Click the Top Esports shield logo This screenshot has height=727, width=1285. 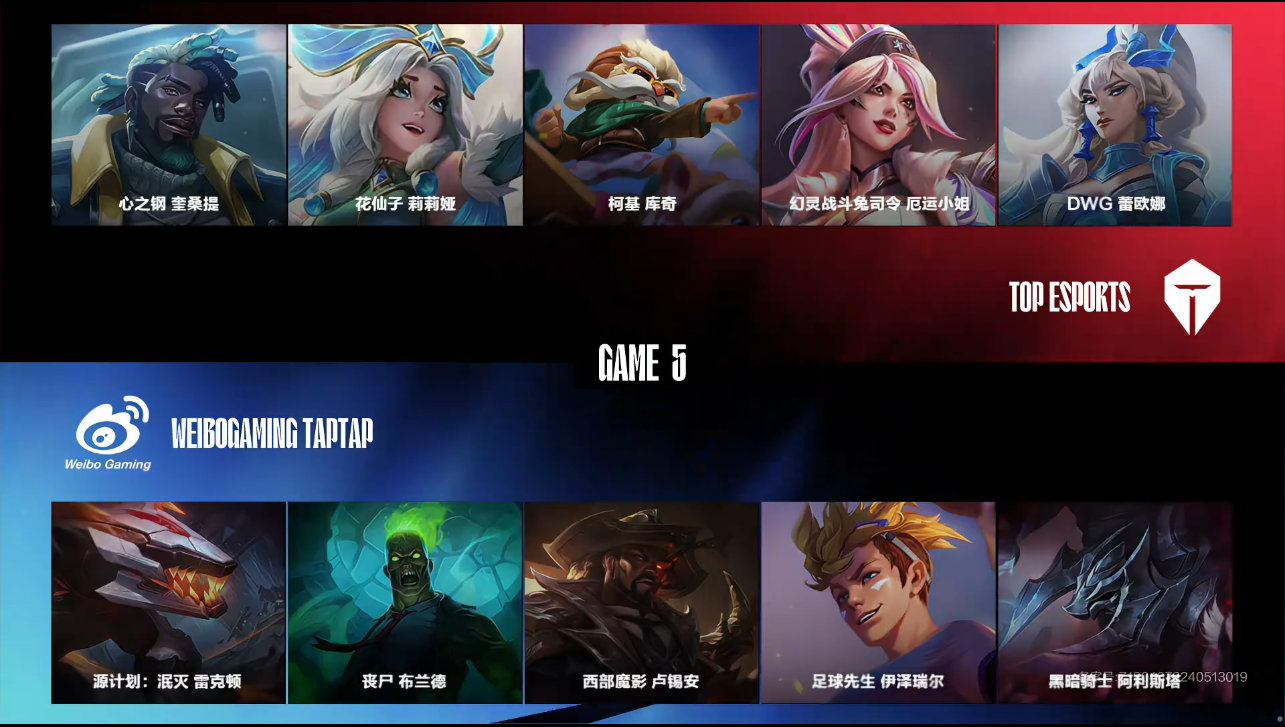tap(1192, 297)
